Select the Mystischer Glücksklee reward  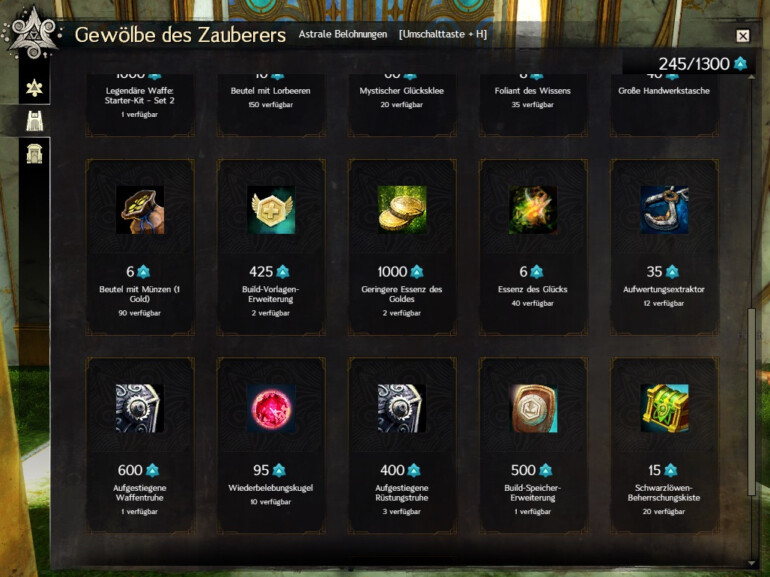coord(402,95)
